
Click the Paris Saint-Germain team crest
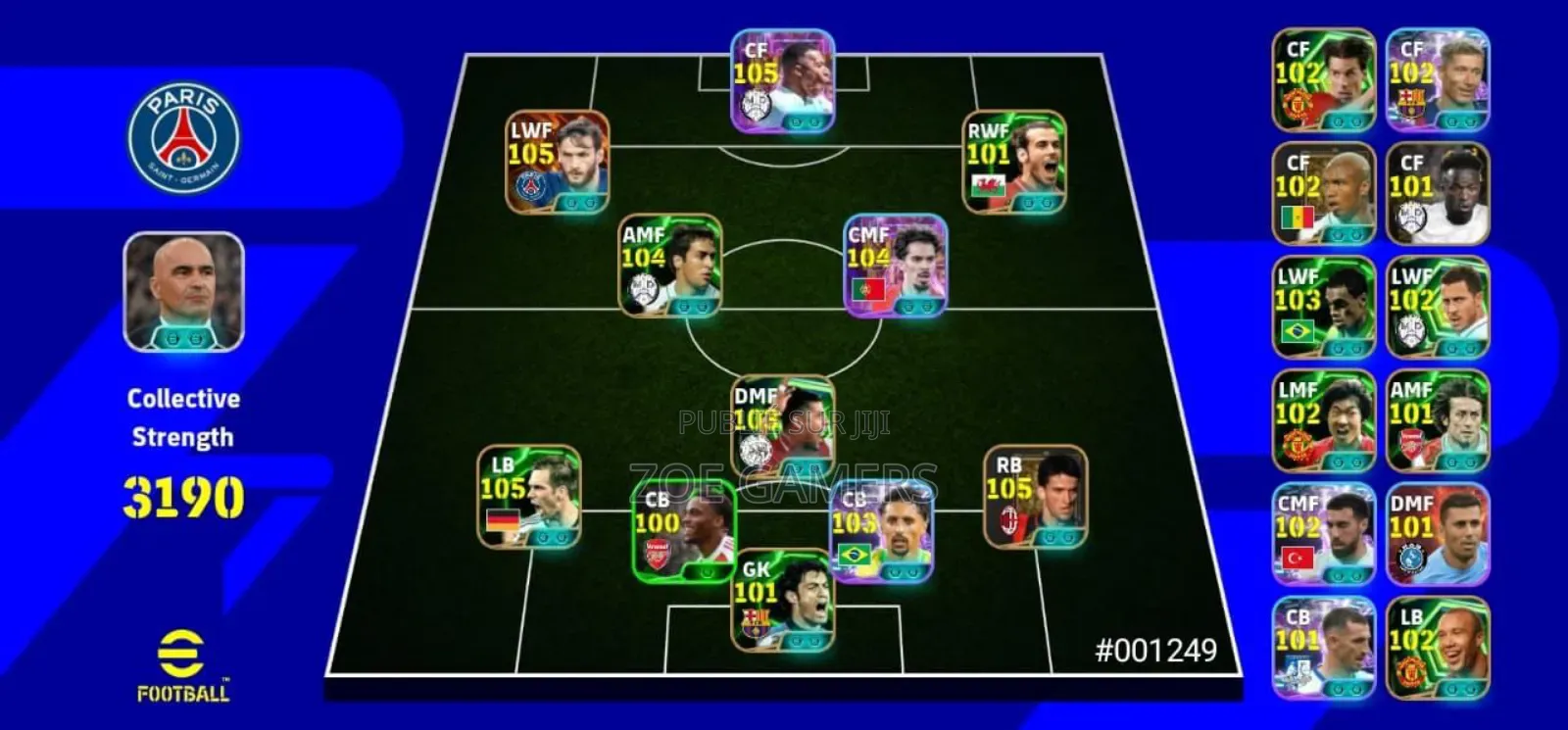(x=183, y=137)
